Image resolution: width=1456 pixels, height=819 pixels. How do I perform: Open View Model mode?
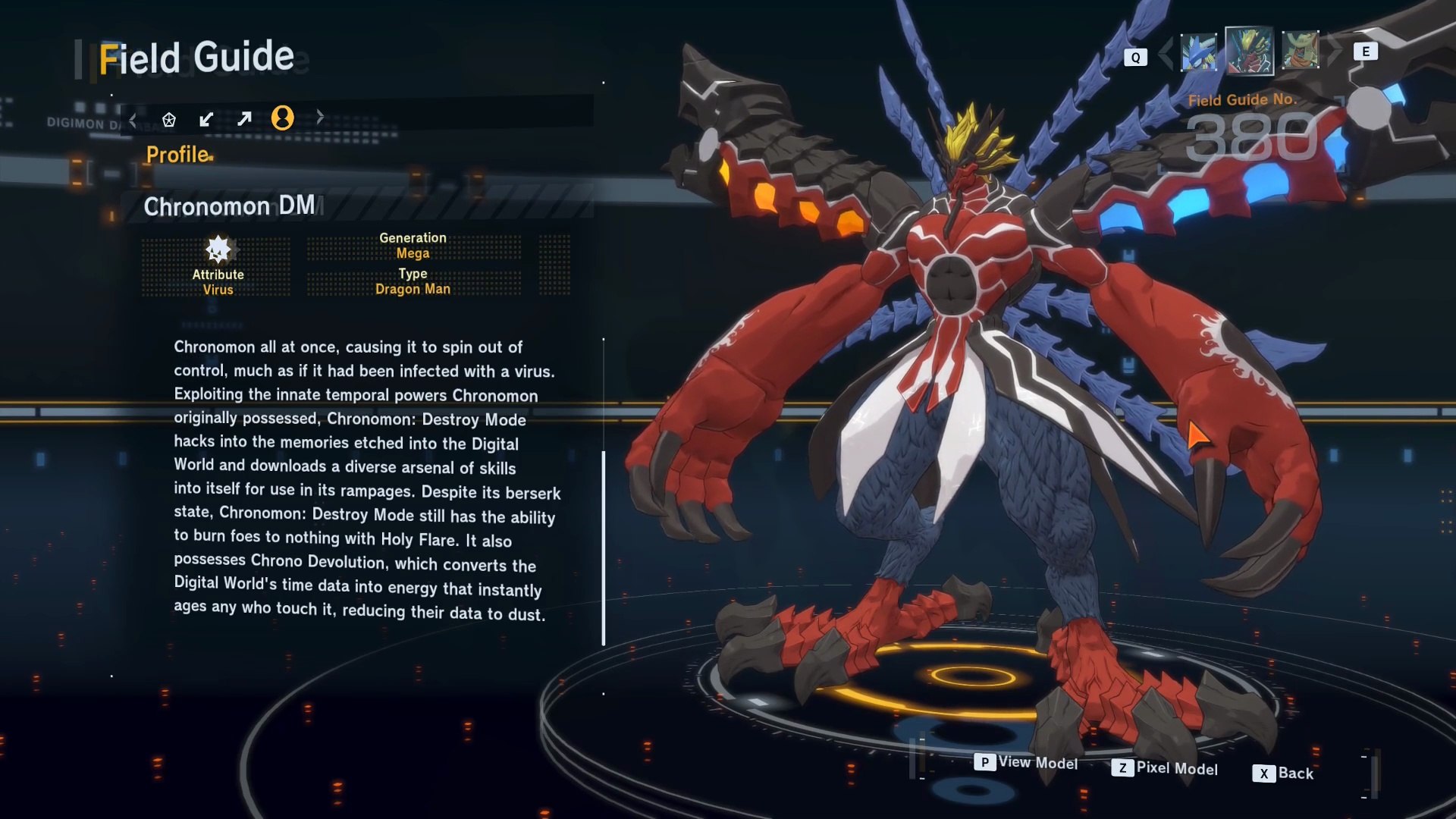(1026, 762)
